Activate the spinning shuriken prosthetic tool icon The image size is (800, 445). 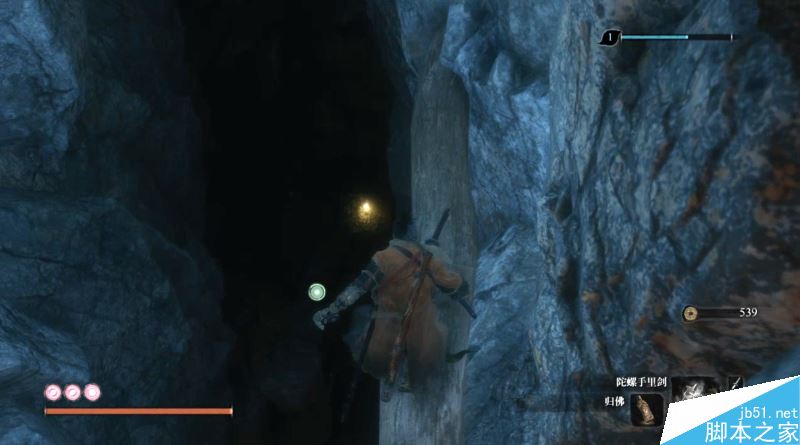(x=691, y=391)
